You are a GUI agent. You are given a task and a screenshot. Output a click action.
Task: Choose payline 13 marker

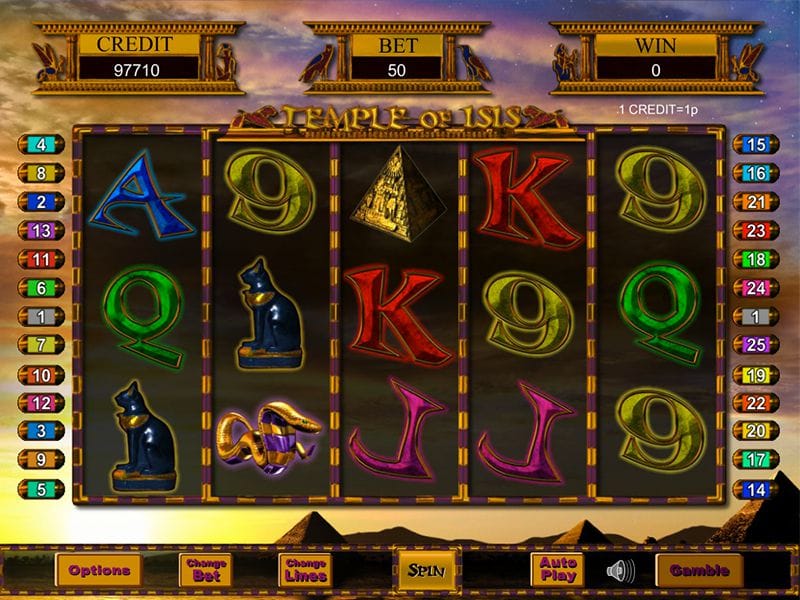coord(42,231)
